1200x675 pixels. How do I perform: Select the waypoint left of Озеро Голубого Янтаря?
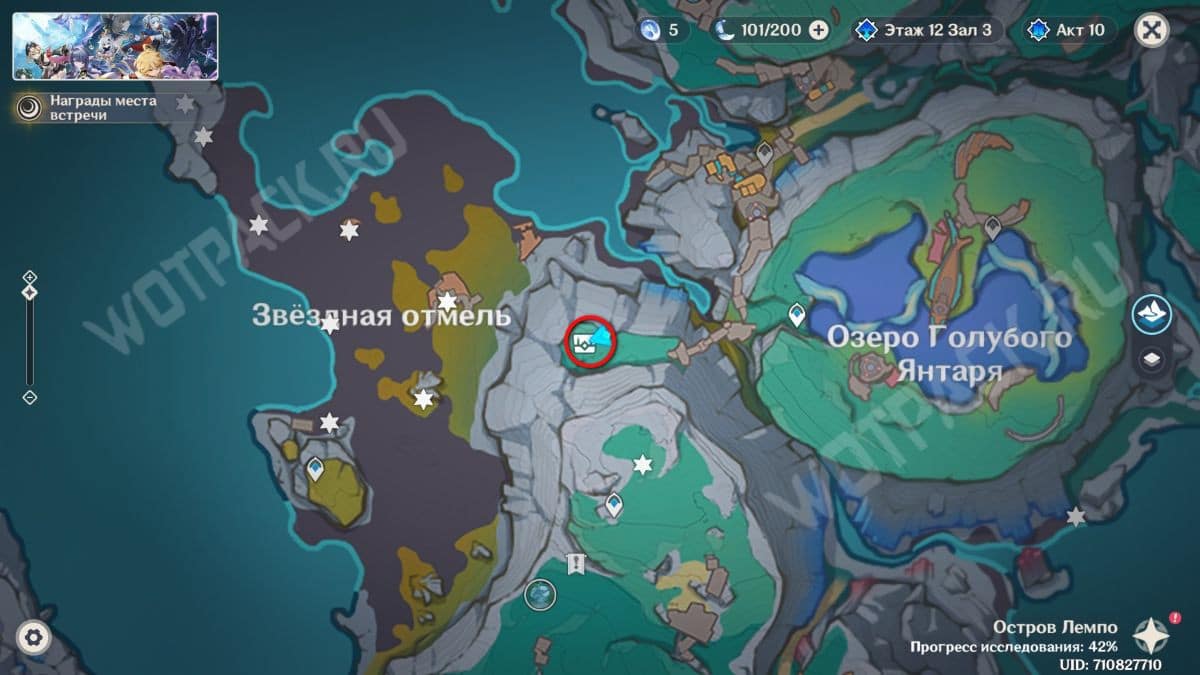pyautogui.click(x=797, y=315)
